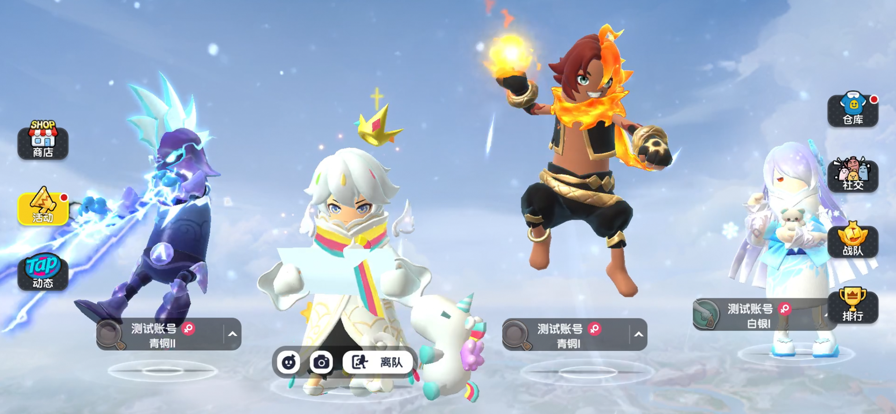Open the emote face button
Viewport: 896px width, 414px height.
[x=289, y=362]
